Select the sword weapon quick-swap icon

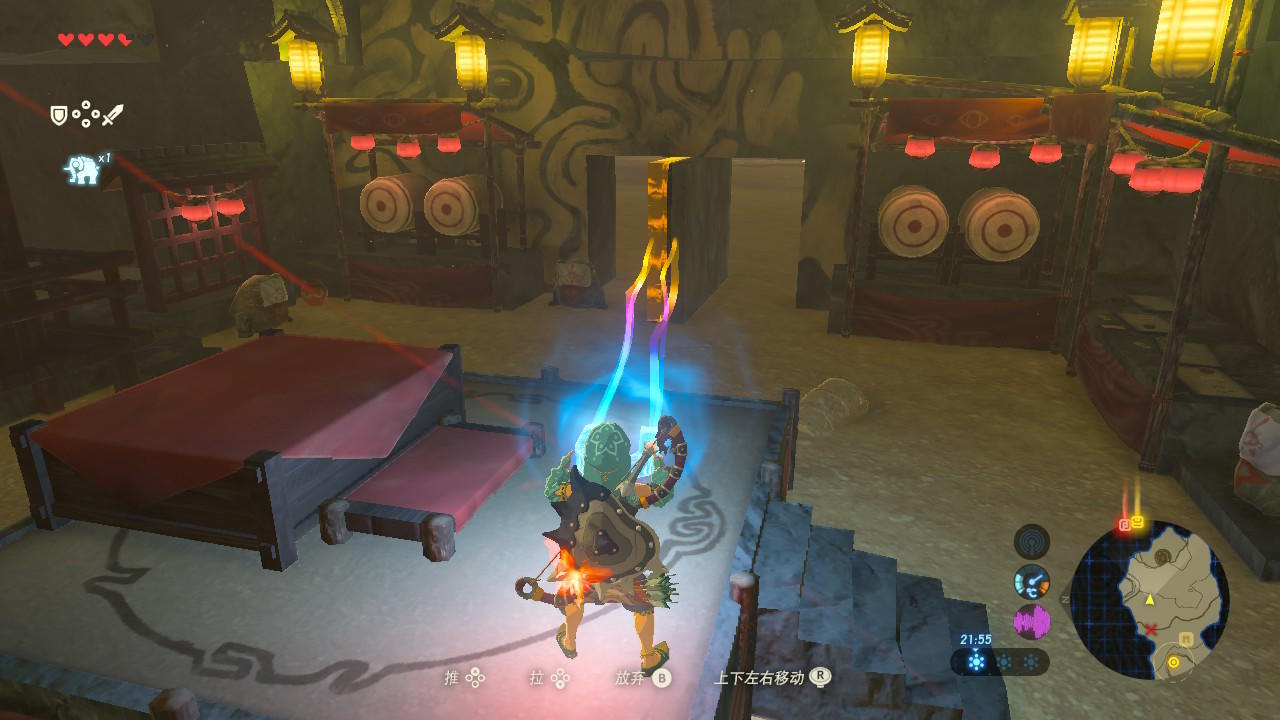pyautogui.click(x=112, y=116)
